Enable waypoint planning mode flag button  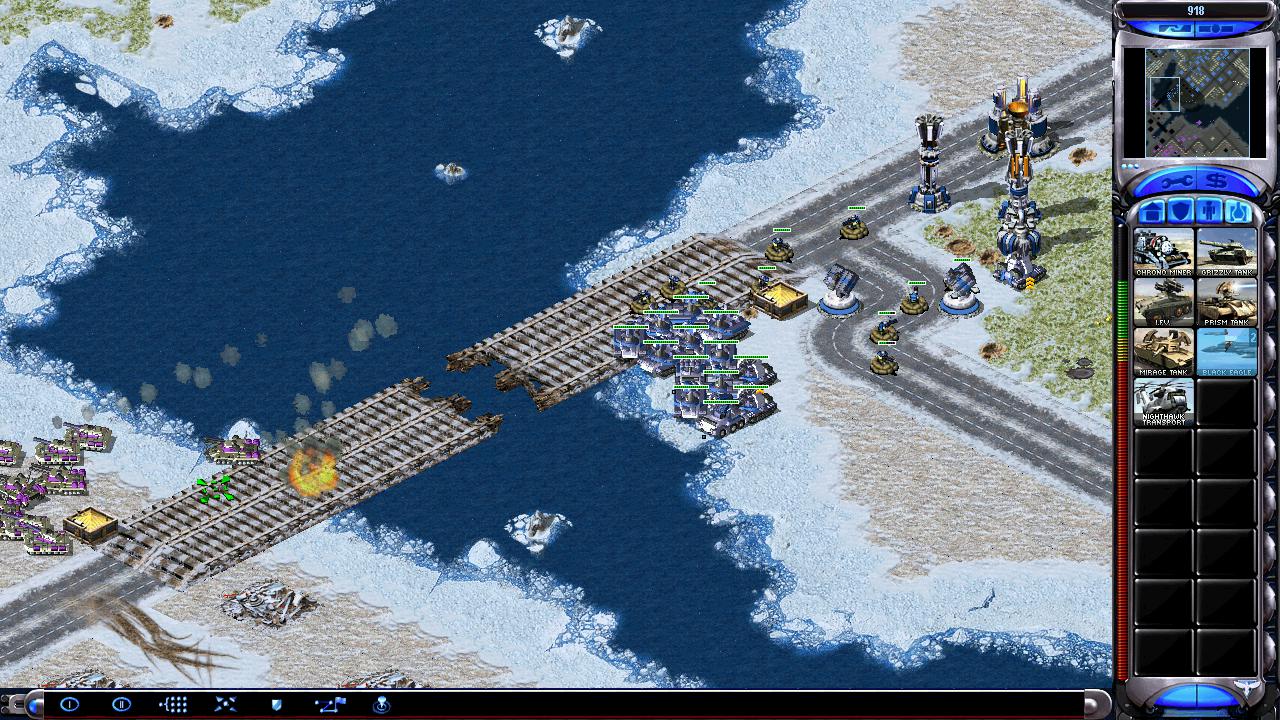(330, 704)
